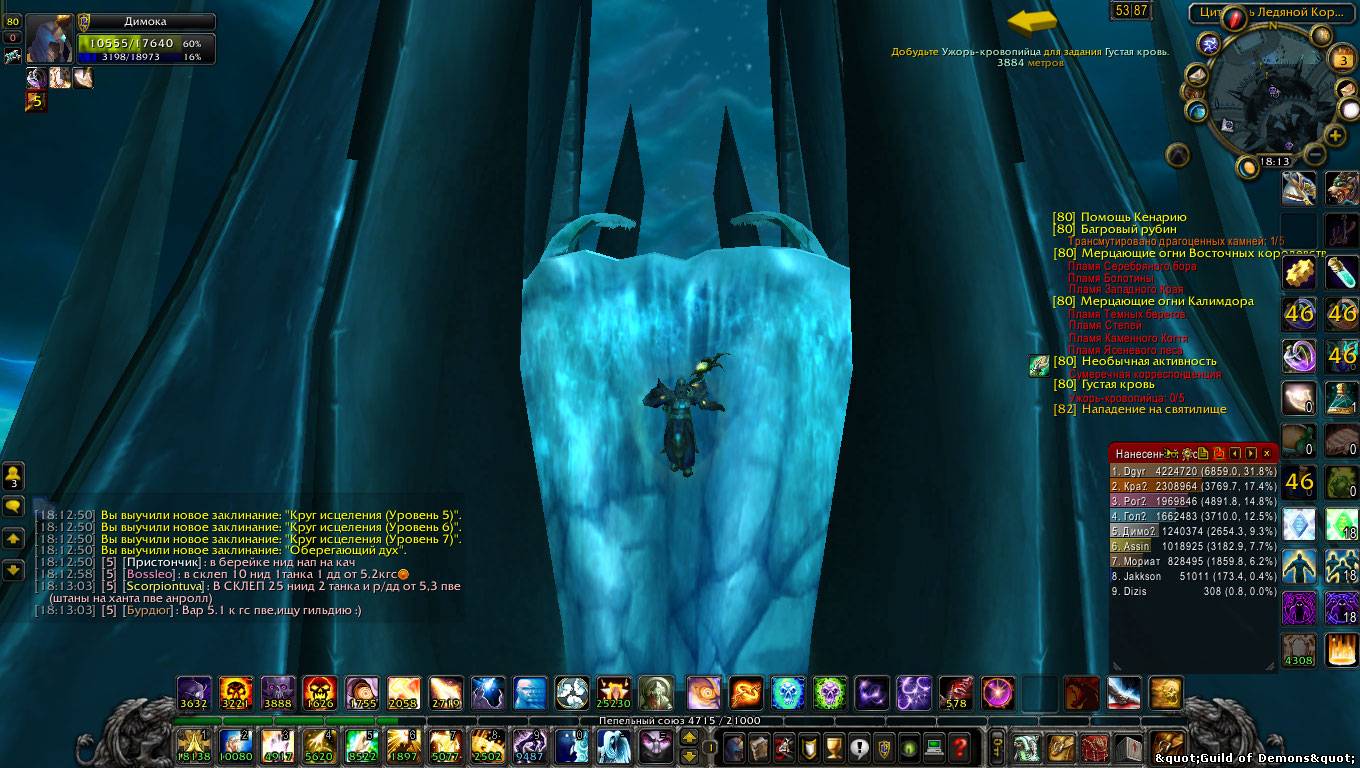This screenshot has height=768, width=1360.
Task: Open the chat menu speech bubble button
Action: click(14, 507)
